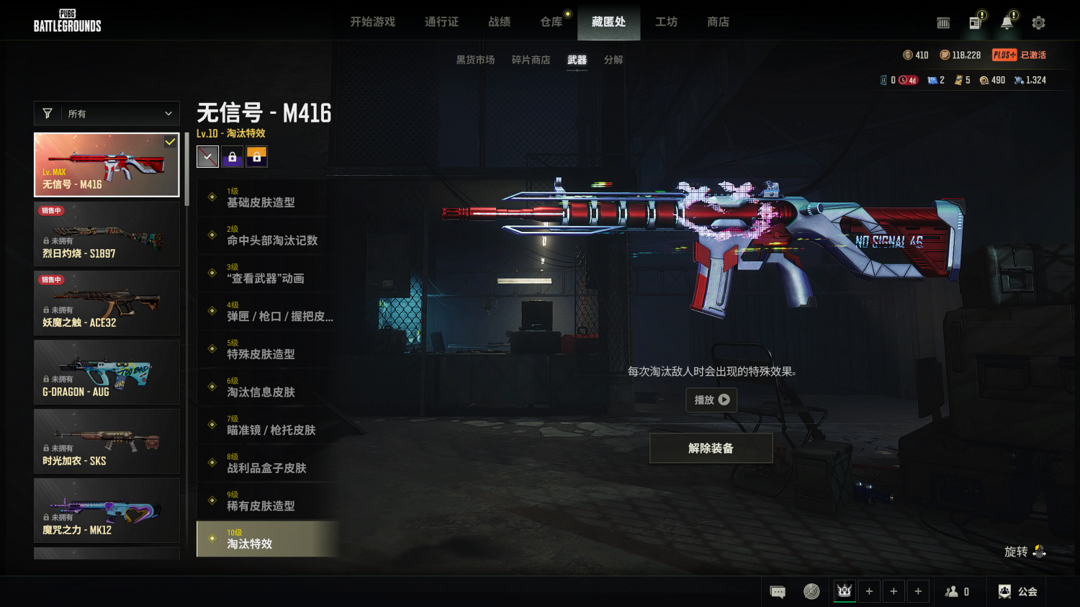The image size is (1080, 607).
Task: Open the 分解 sub-tab
Action: [613, 60]
